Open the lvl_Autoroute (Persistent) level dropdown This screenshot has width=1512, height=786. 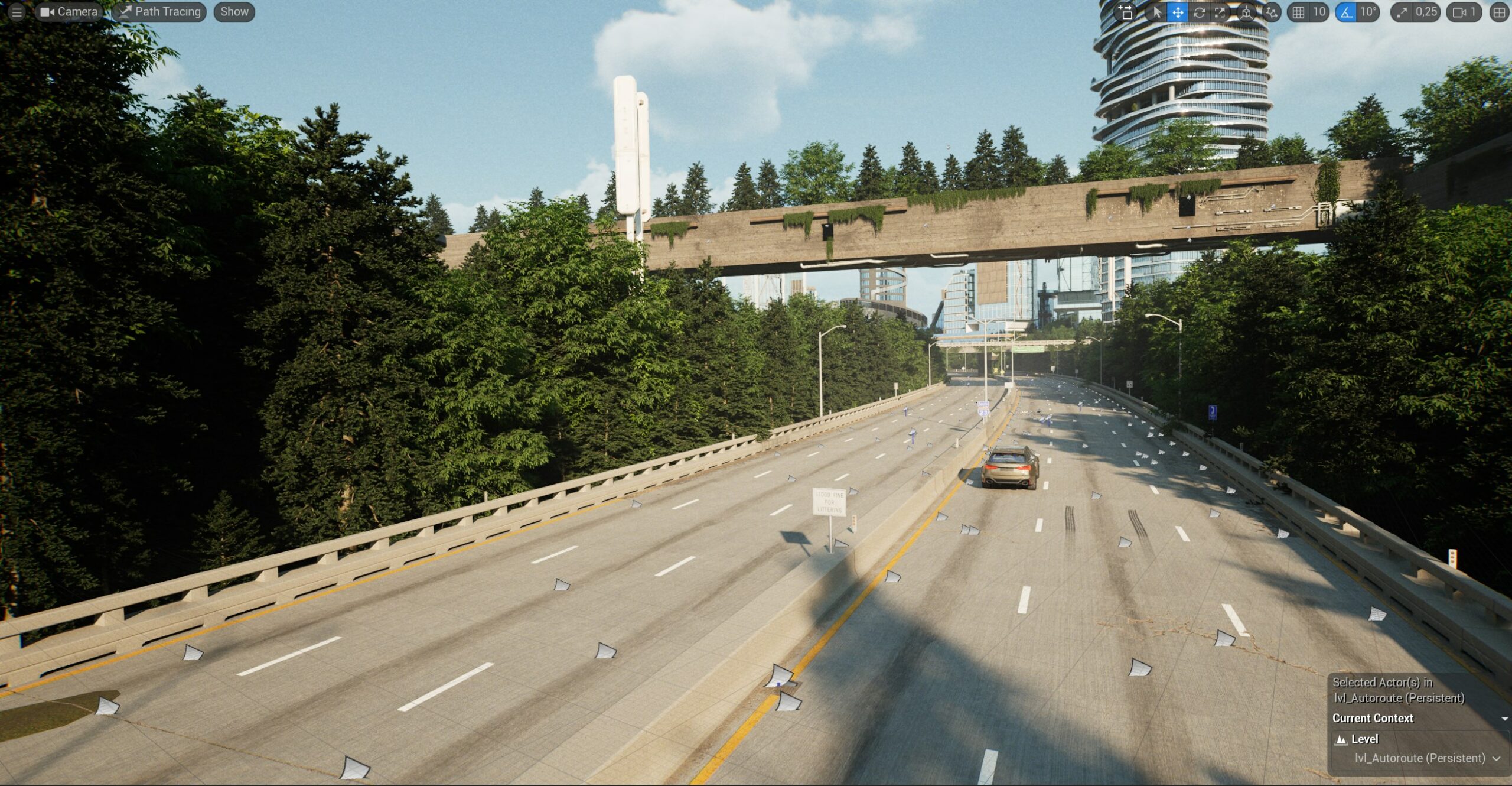[x=1427, y=758]
